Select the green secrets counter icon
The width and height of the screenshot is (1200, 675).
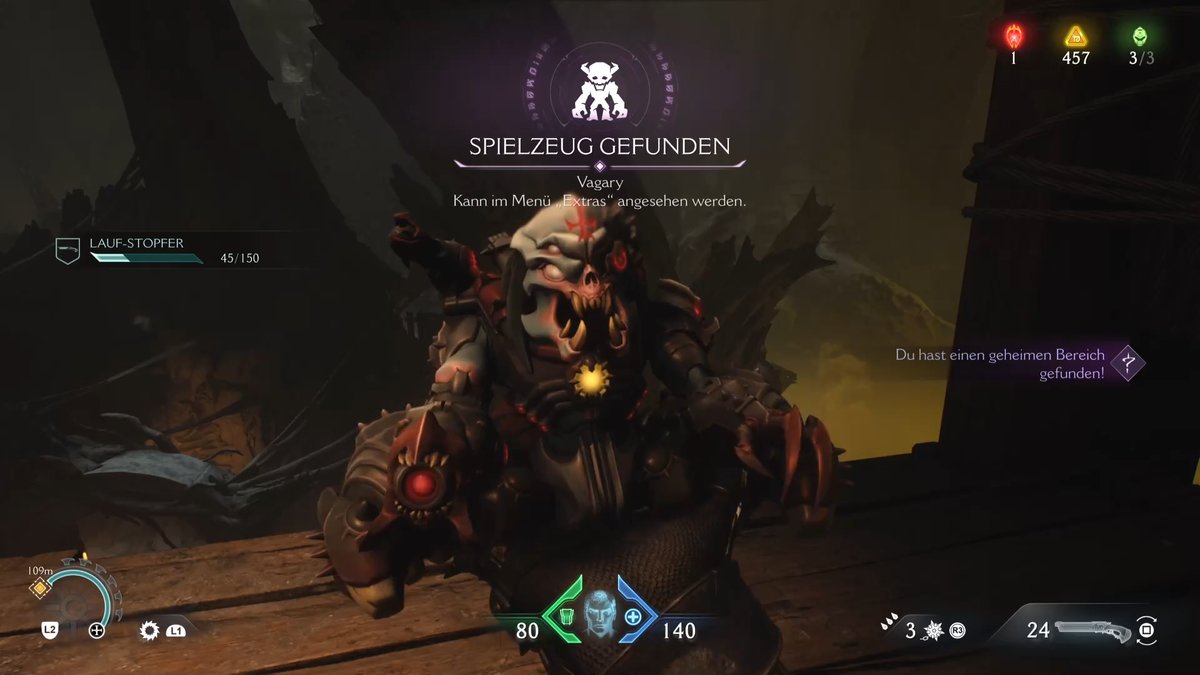pos(1140,37)
